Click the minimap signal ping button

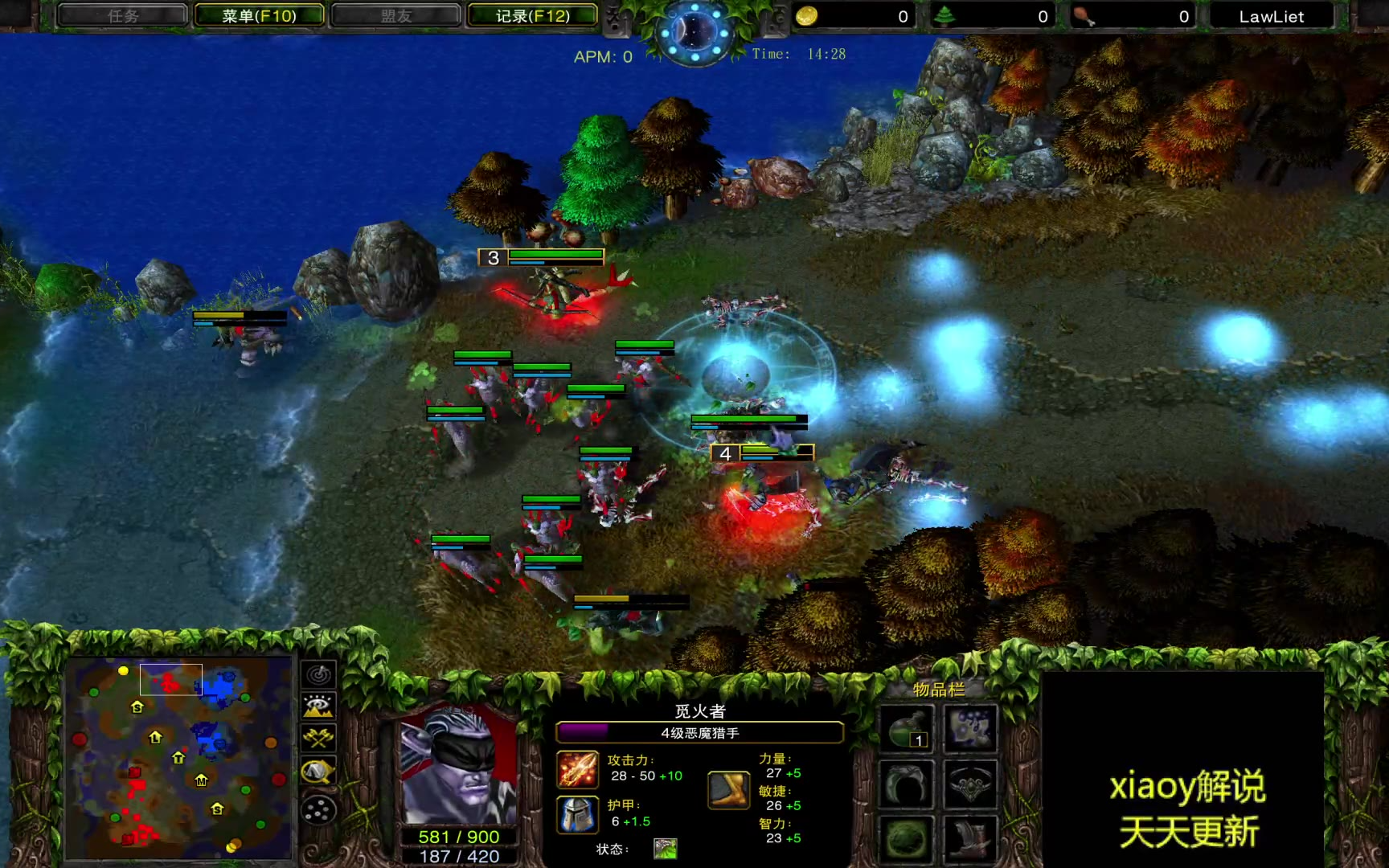[x=318, y=674]
